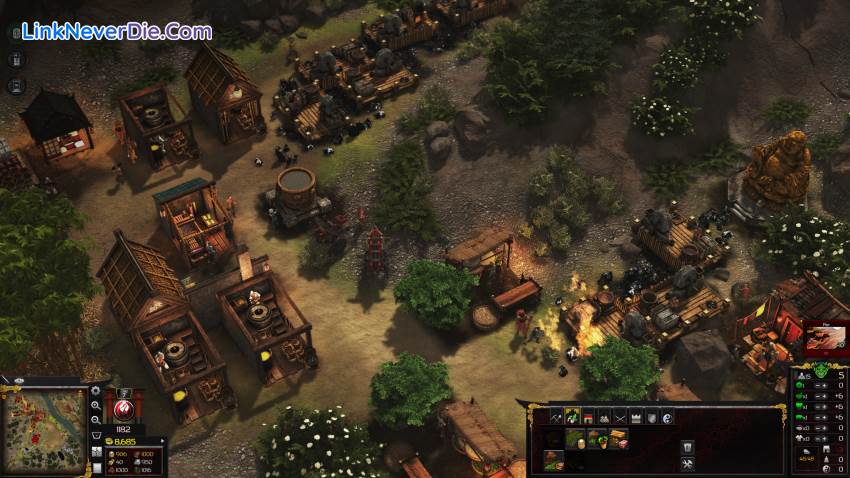Activate the delete trash bin button

point(688,446)
